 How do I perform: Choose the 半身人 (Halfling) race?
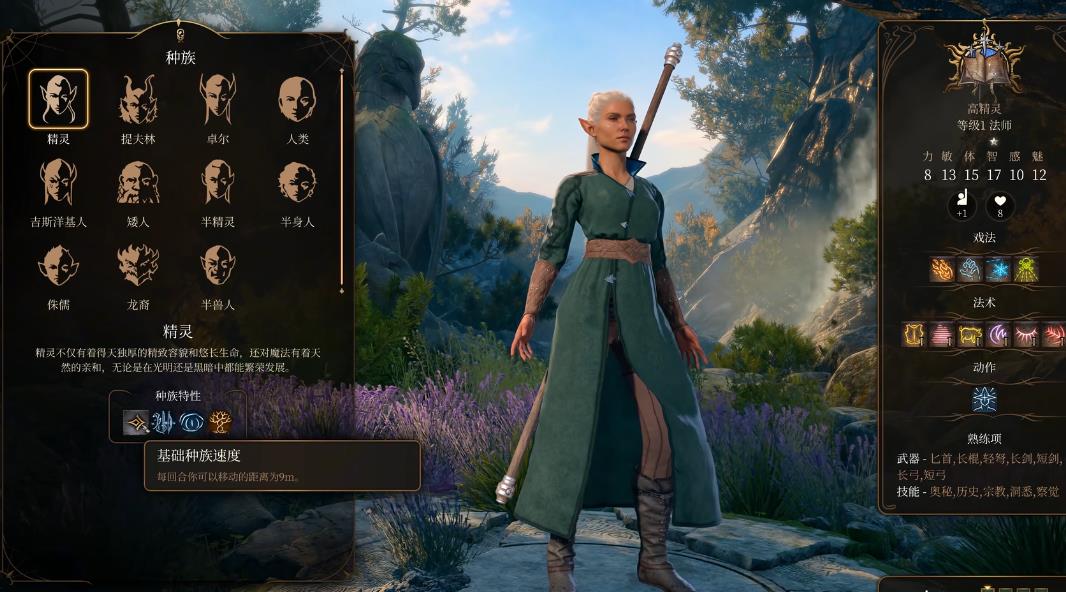click(297, 182)
